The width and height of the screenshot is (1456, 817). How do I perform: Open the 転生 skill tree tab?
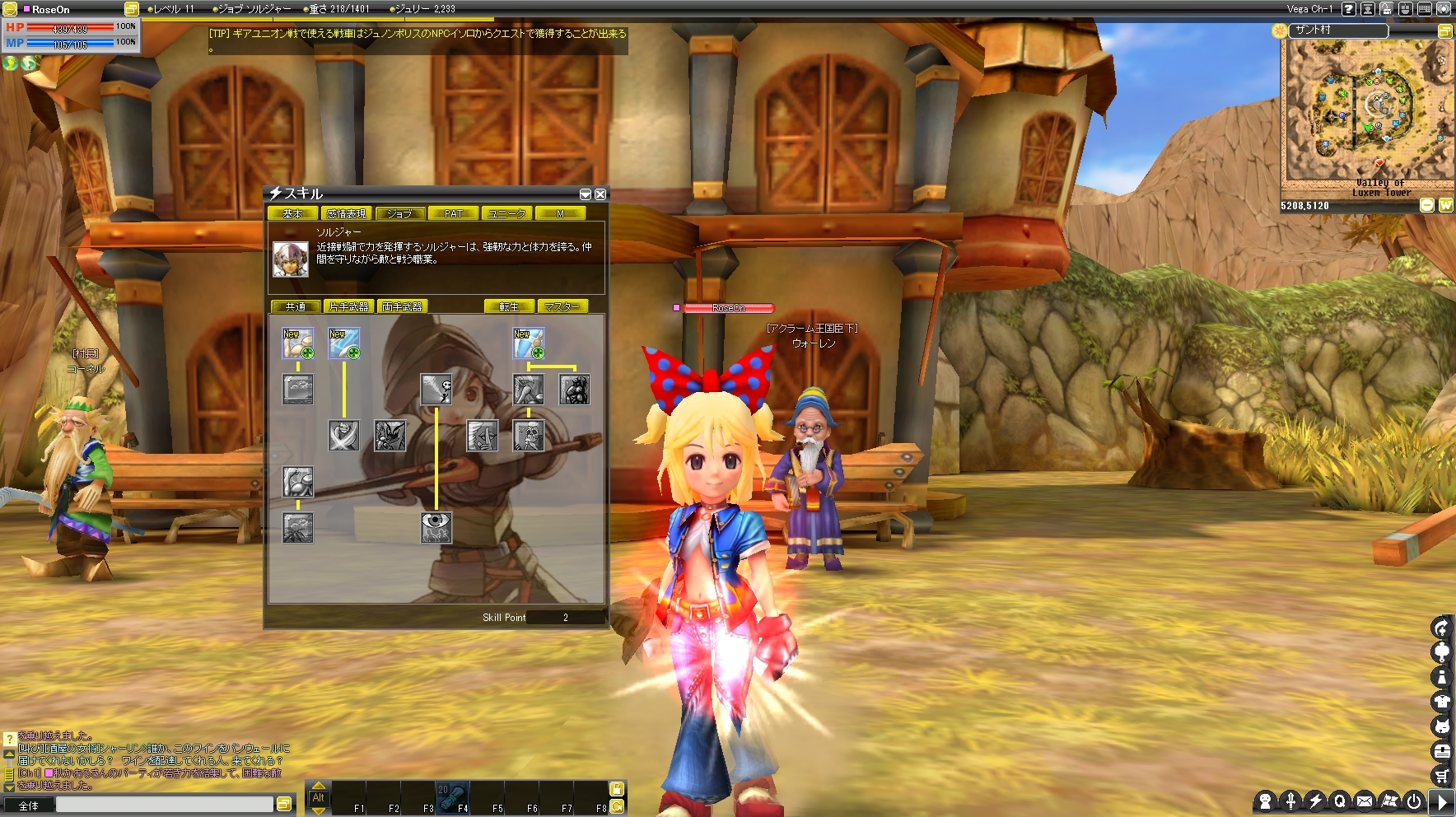(x=509, y=306)
